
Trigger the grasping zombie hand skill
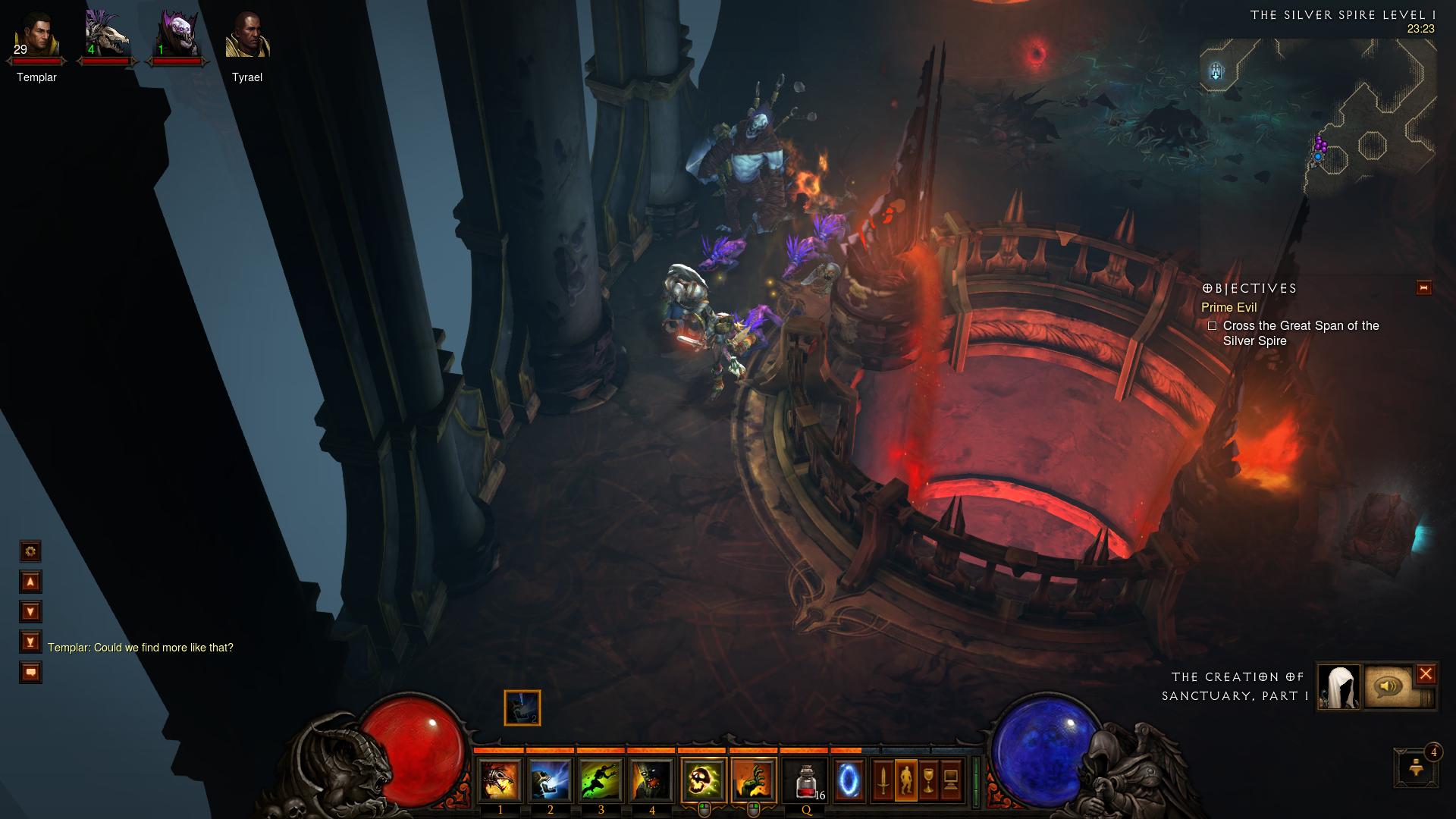pos(754,780)
